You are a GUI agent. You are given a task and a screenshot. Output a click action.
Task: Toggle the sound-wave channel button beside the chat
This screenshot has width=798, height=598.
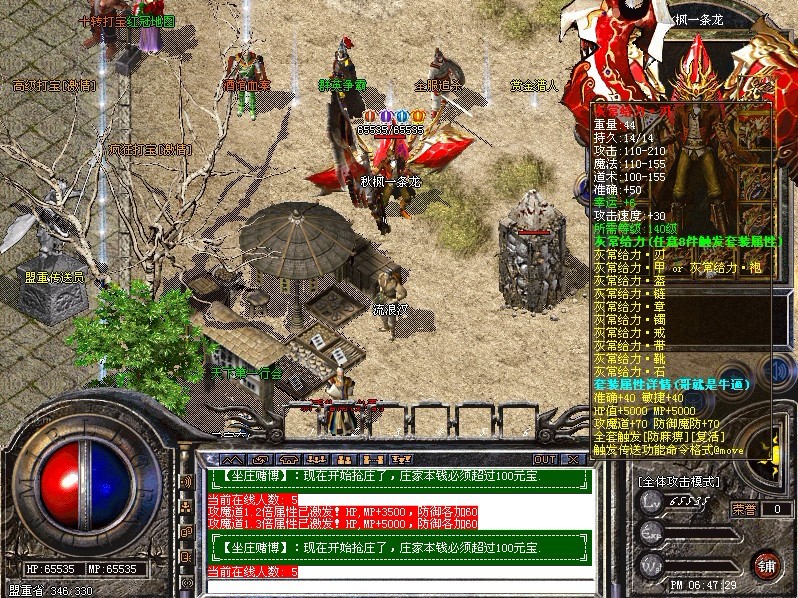tap(186, 482)
